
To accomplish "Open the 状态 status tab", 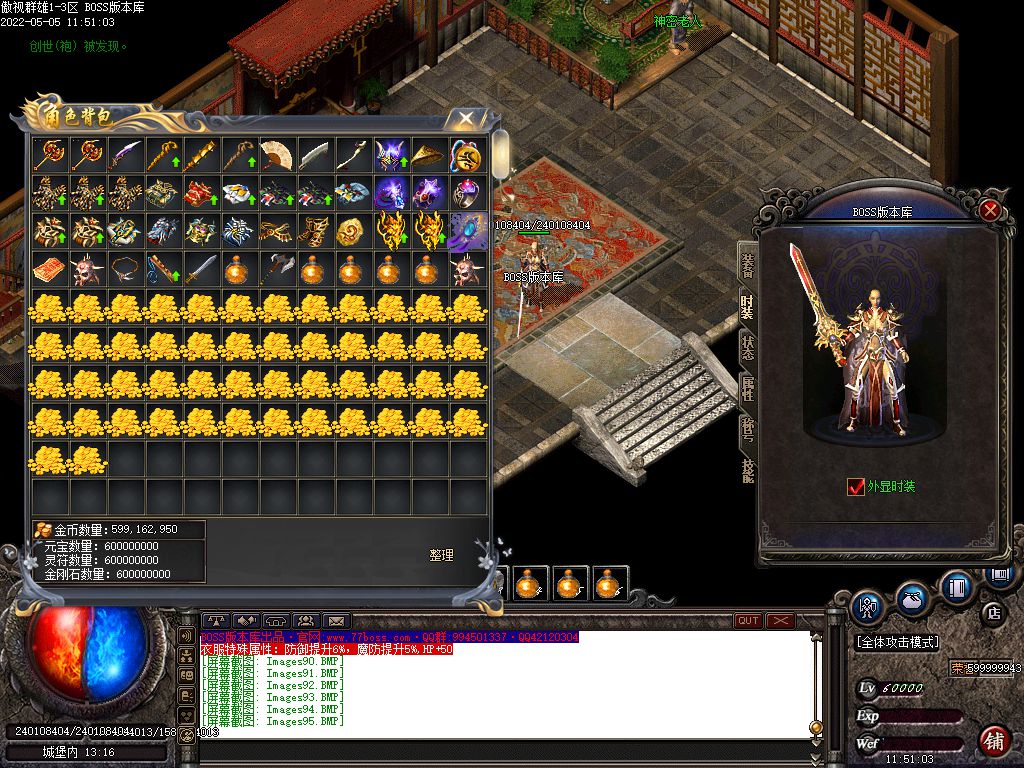I will (x=748, y=347).
